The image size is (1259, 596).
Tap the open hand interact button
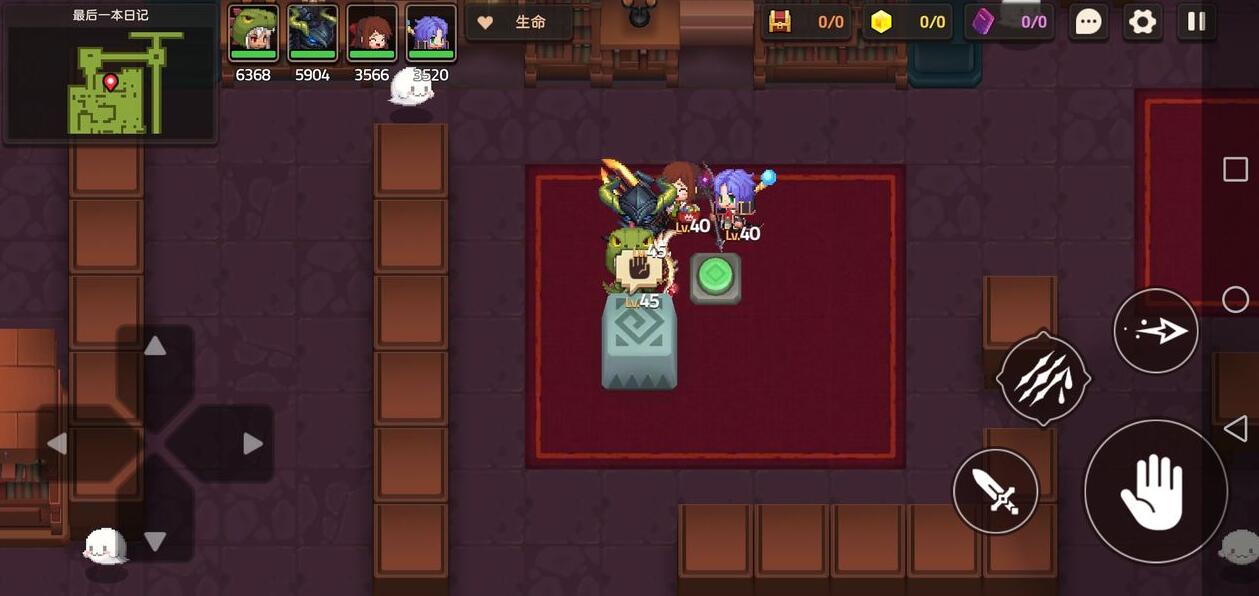pyautogui.click(x=1155, y=491)
